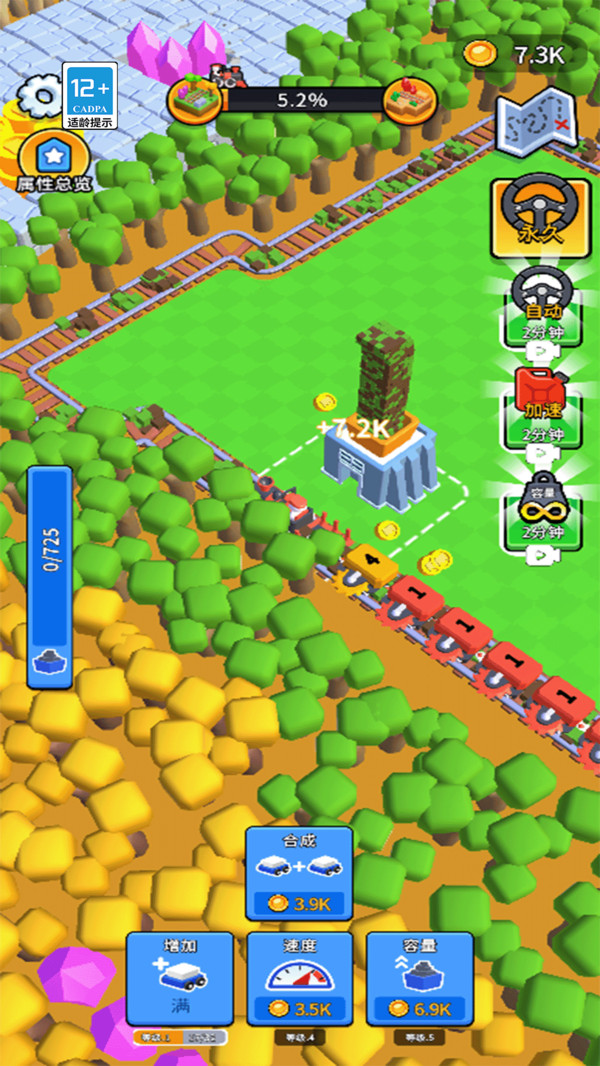The width and height of the screenshot is (600, 1066).
Task: Activate the 加速 fuel can speed boost
Action: click(x=540, y=407)
